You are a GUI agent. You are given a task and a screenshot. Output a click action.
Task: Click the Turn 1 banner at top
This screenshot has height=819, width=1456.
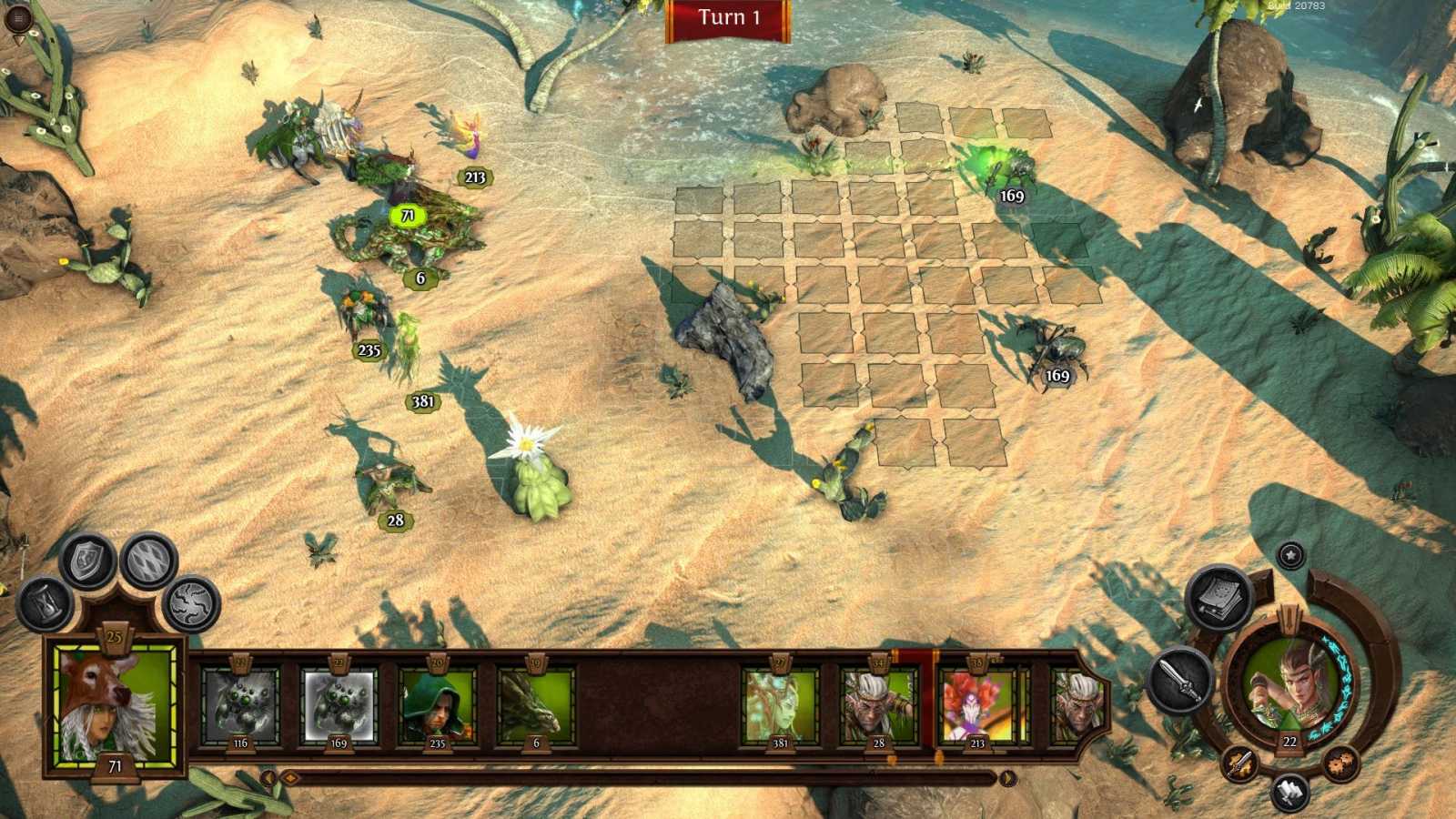[729, 17]
